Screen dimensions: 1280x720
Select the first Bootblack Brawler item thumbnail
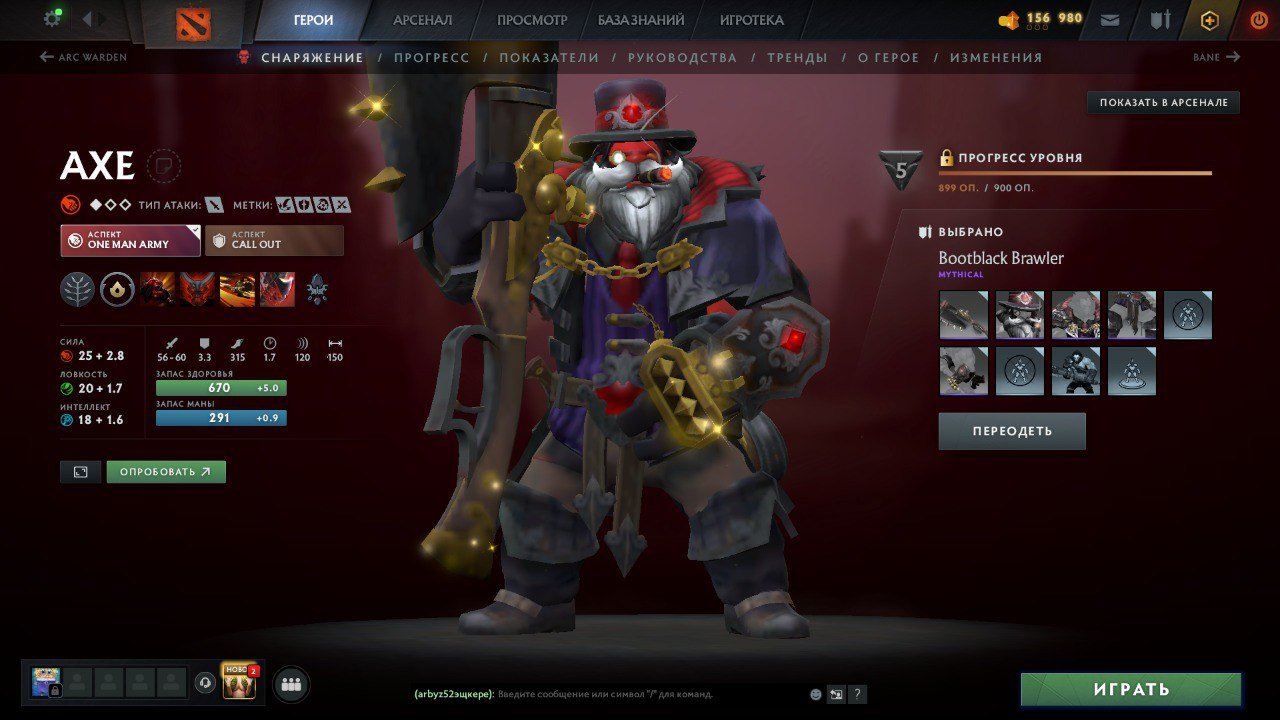(x=962, y=314)
